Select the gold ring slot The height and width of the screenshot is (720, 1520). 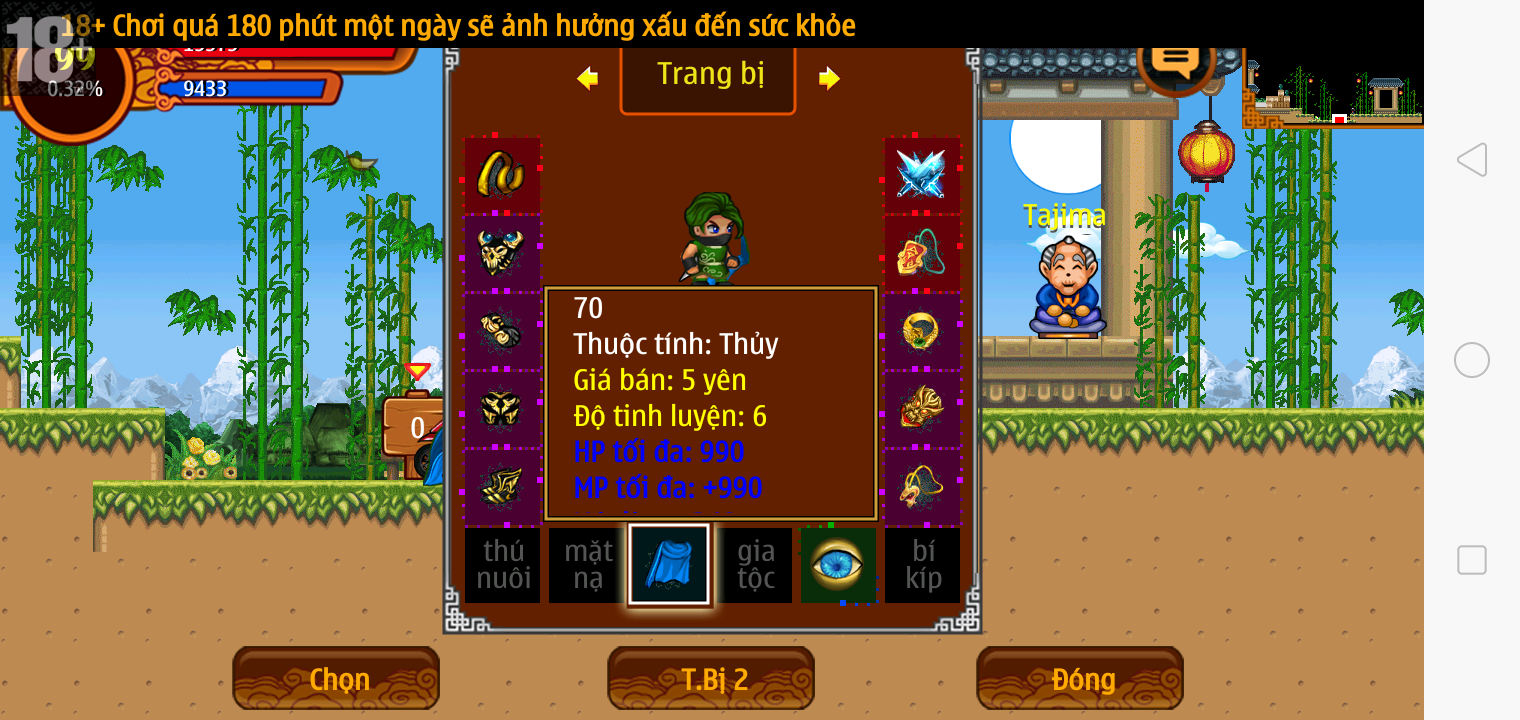(921, 330)
